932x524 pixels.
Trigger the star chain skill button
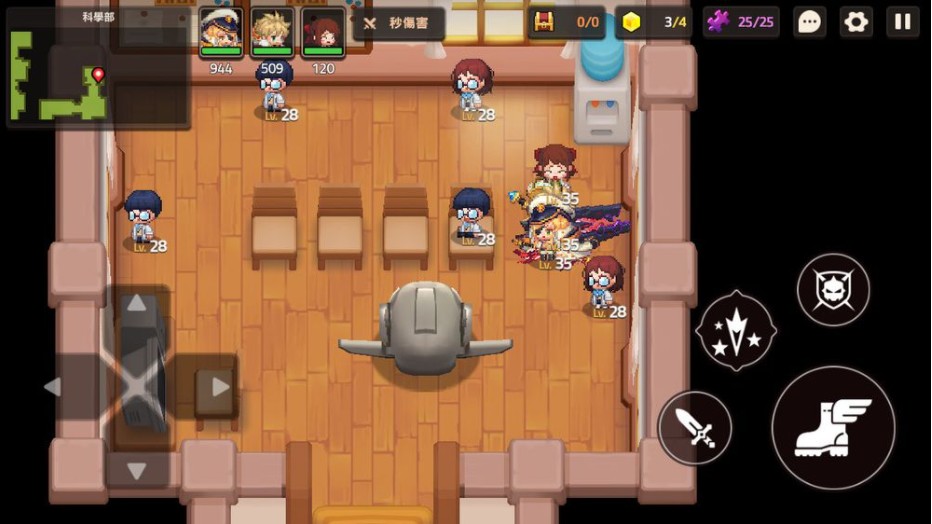pyautogui.click(x=737, y=331)
